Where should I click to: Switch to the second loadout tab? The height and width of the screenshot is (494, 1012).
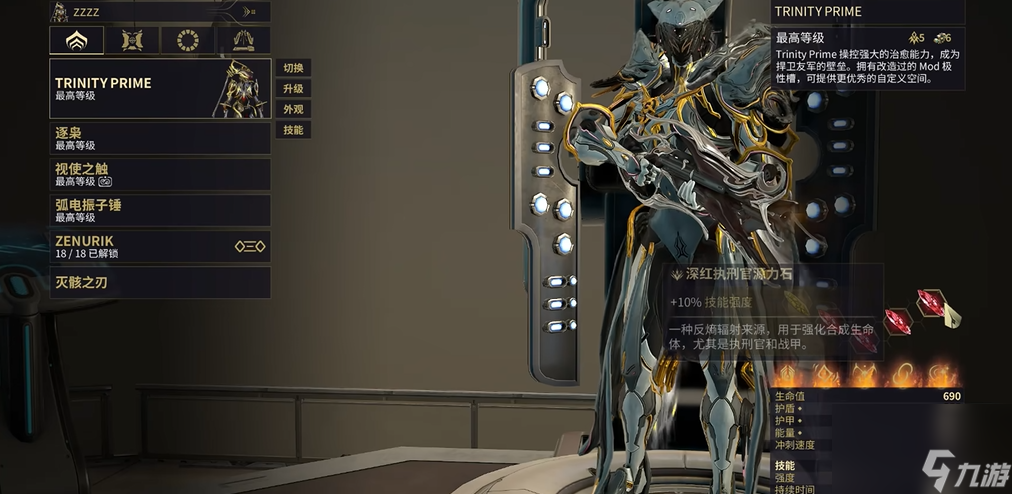coord(132,40)
